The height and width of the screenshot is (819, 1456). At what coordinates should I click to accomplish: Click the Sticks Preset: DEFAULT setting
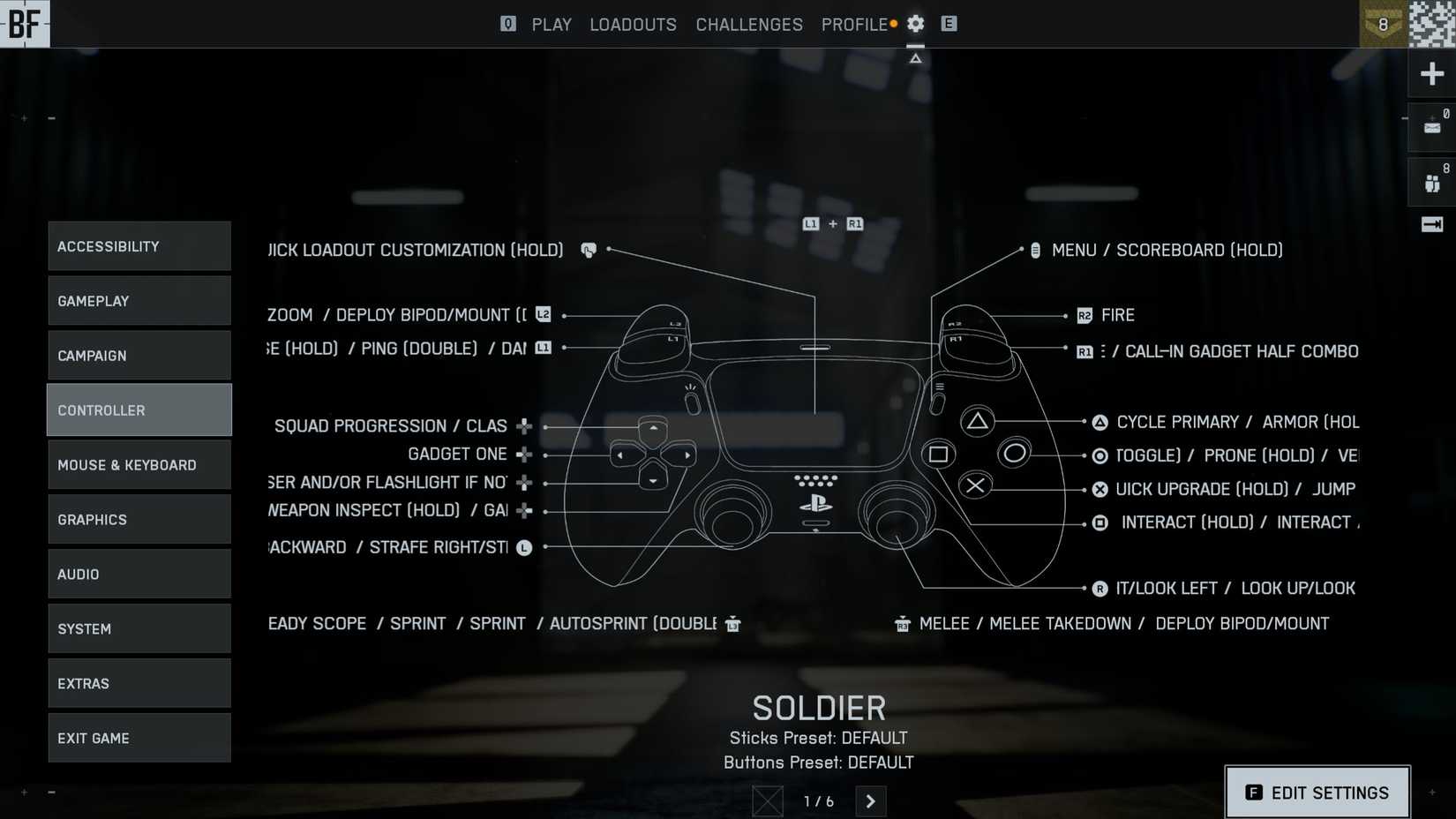click(x=819, y=738)
